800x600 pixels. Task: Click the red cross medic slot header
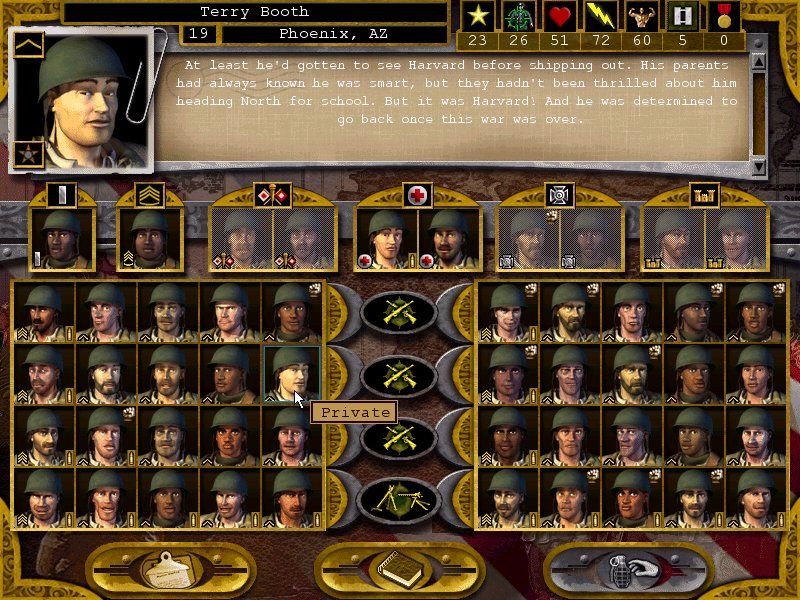[x=417, y=195]
